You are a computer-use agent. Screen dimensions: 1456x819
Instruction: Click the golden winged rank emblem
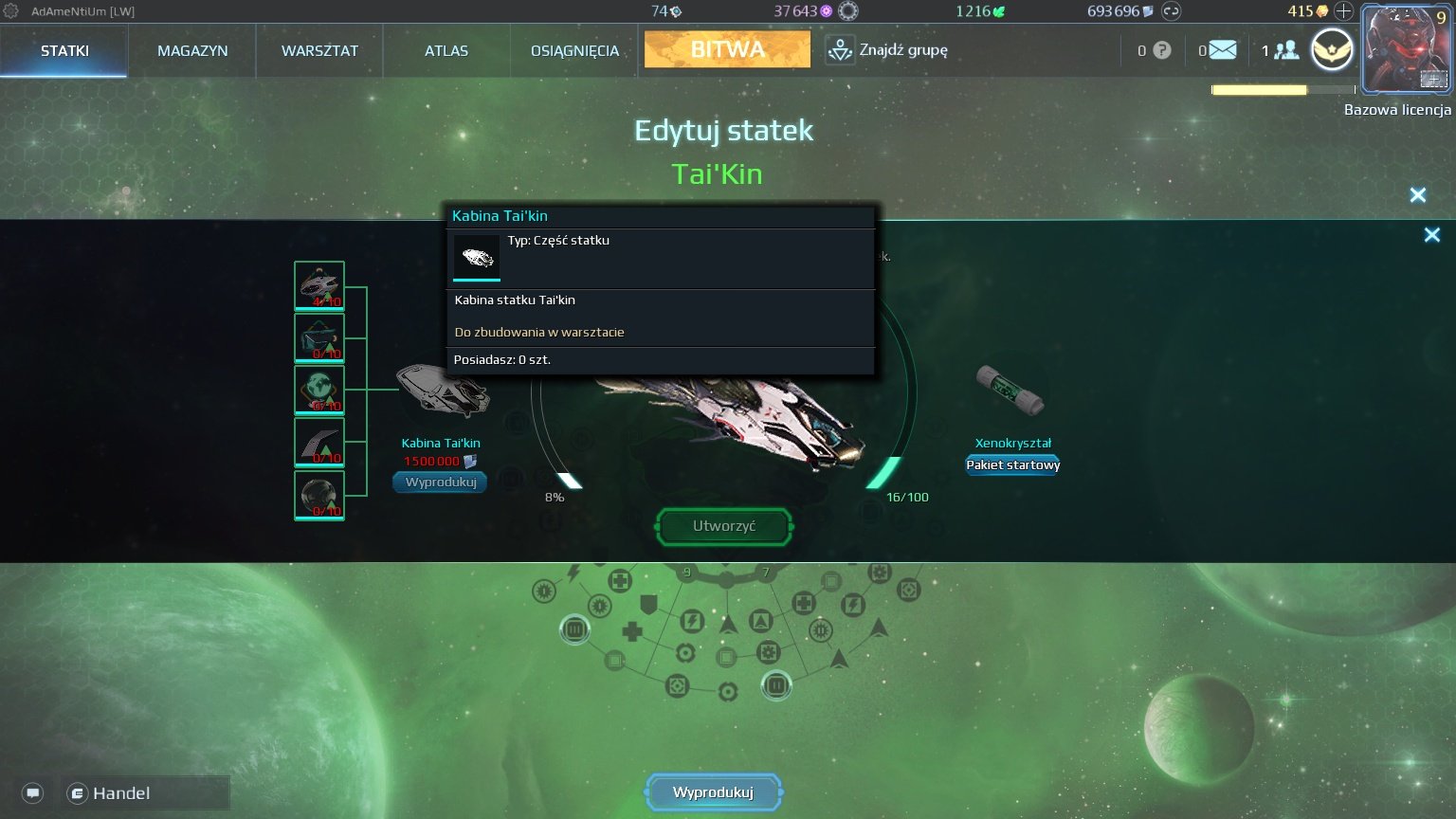pyautogui.click(x=1332, y=50)
